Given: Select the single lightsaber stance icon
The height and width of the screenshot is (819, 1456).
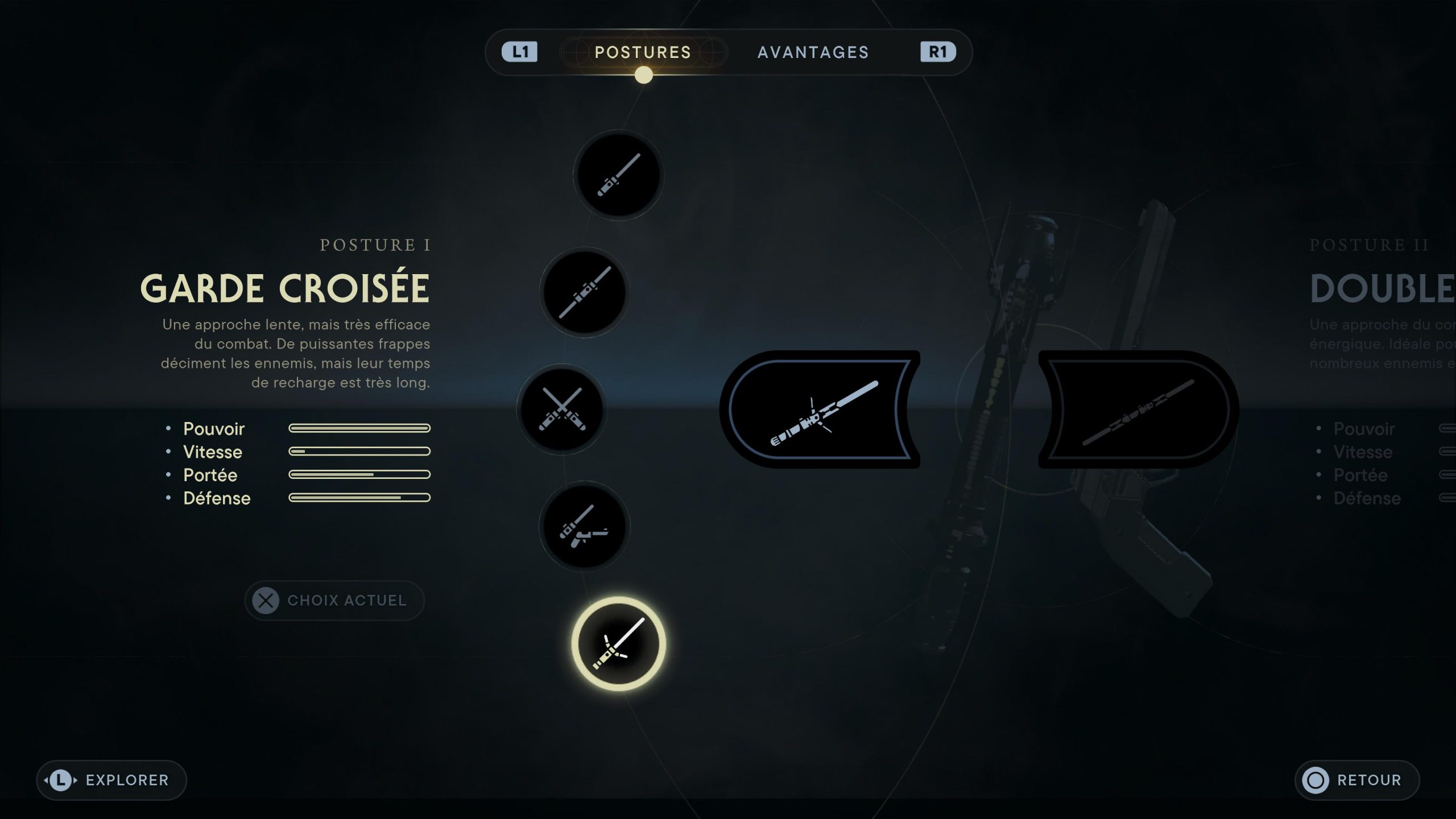Looking at the screenshot, I should (x=618, y=175).
